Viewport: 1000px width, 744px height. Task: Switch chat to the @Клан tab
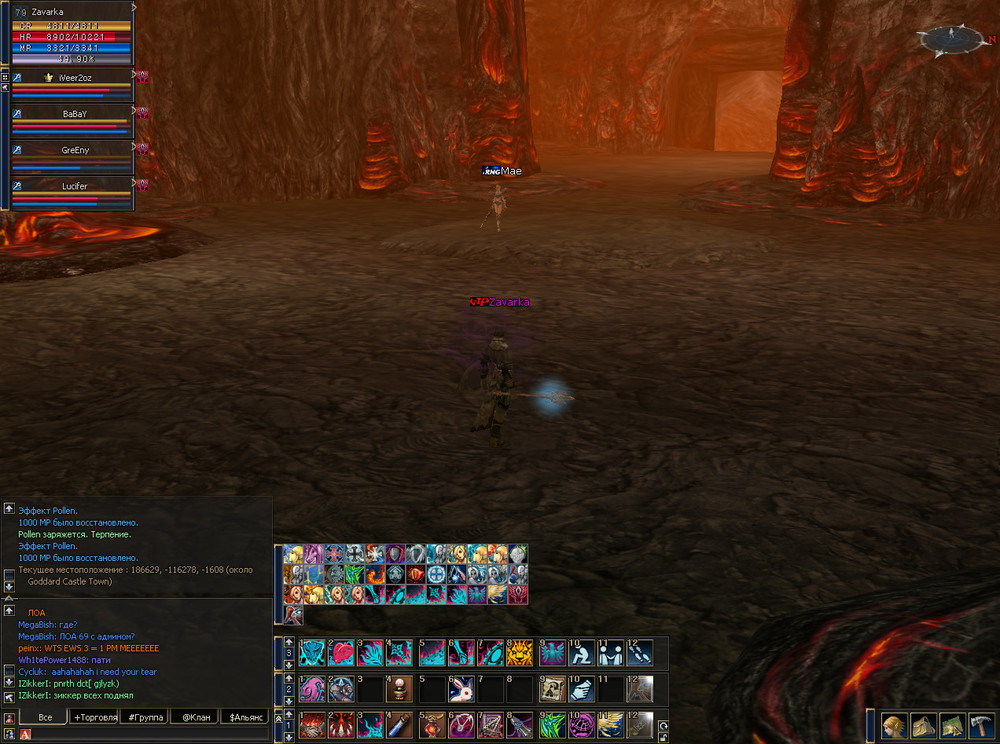195,717
